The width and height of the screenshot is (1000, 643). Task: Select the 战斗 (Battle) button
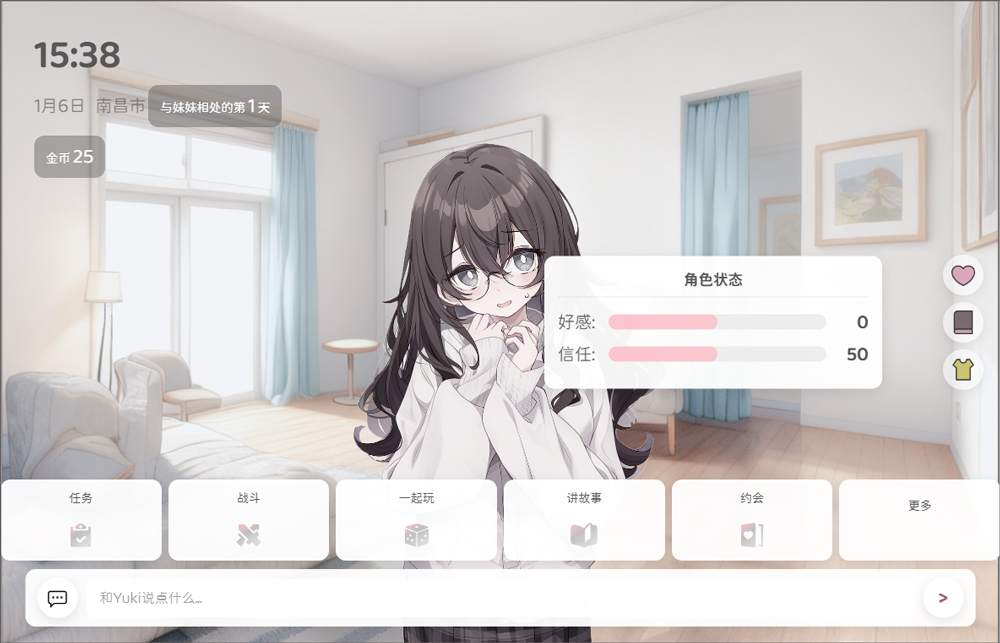click(x=248, y=520)
